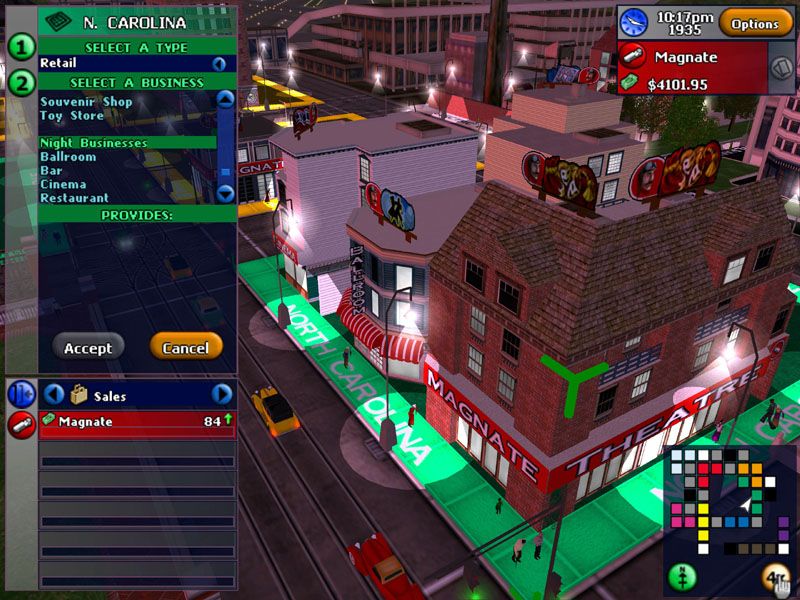Confirm the selection with Accept
800x600 pixels.
(88, 348)
